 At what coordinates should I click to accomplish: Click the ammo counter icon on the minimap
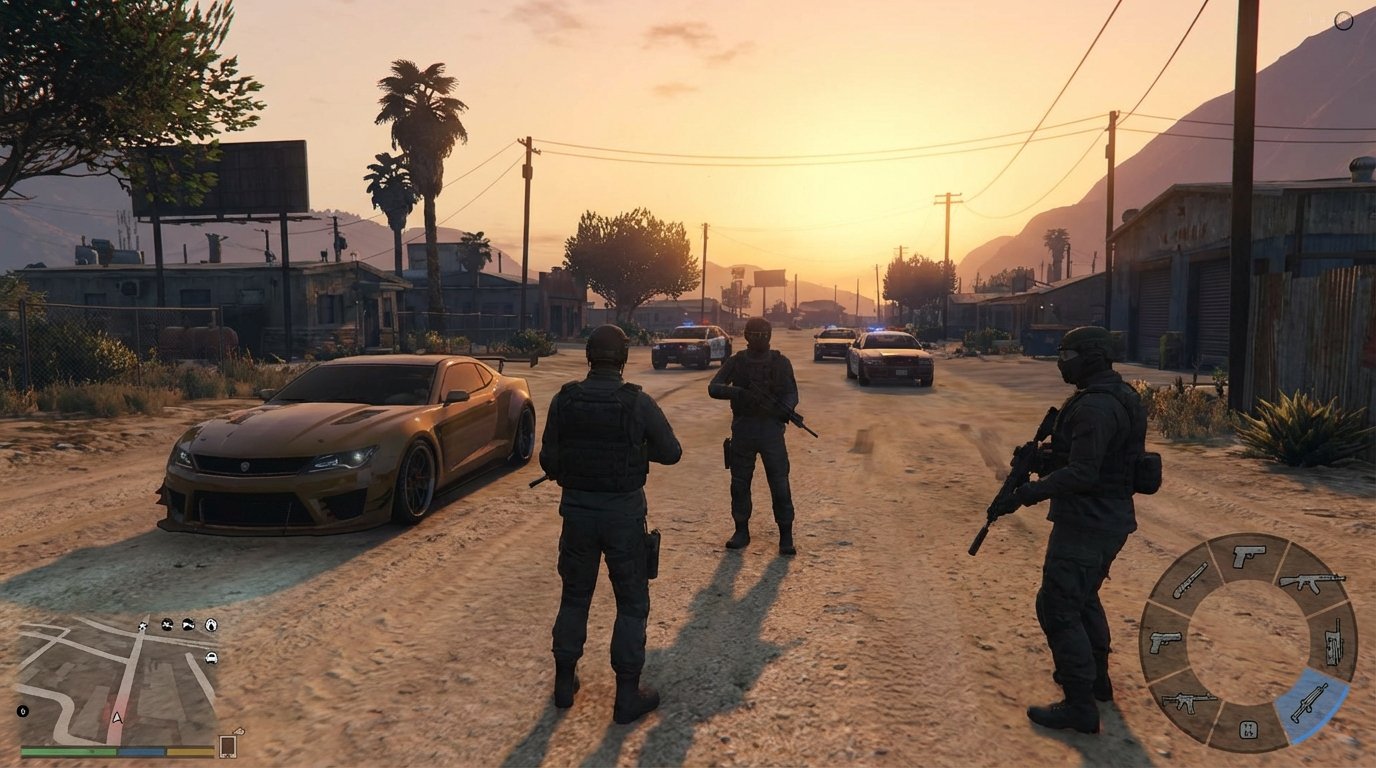coord(23,711)
